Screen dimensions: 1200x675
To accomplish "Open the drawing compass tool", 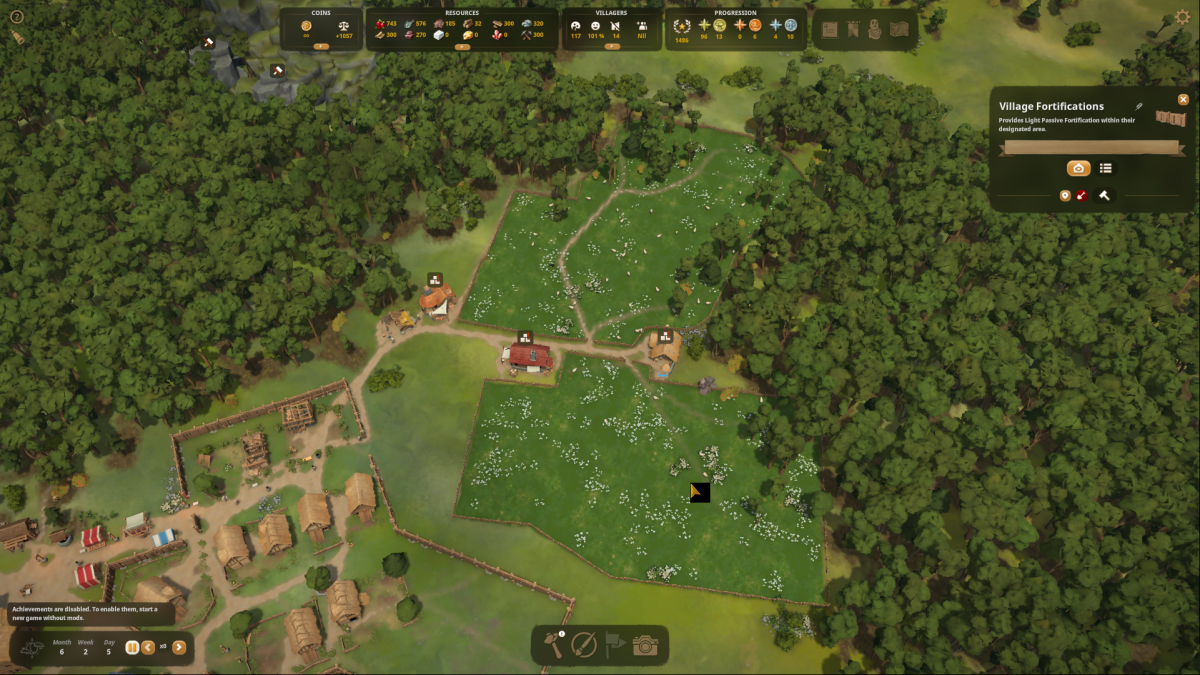I will (584, 645).
